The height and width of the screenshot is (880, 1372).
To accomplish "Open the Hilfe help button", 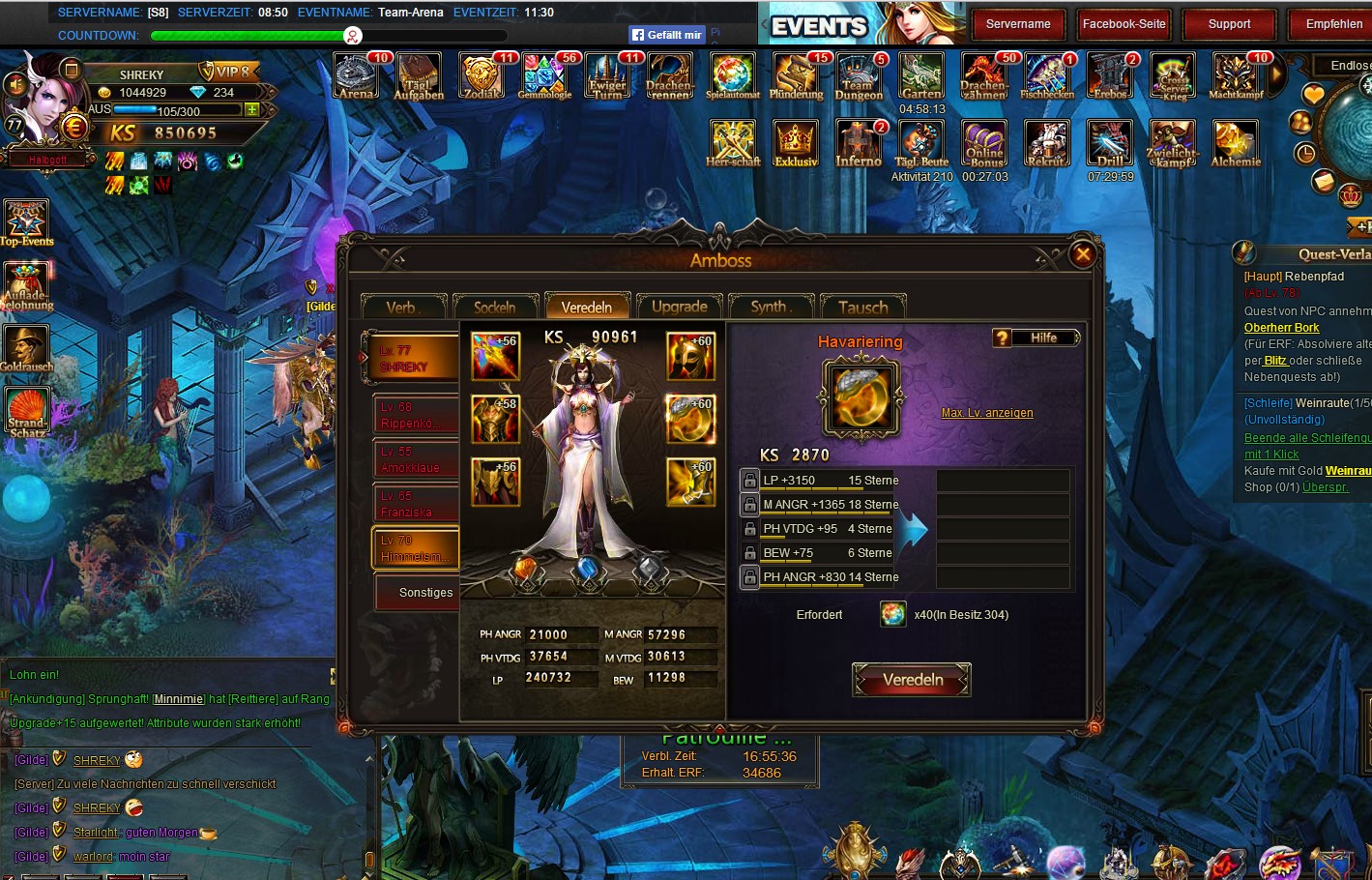I will pyautogui.click(x=1036, y=337).
